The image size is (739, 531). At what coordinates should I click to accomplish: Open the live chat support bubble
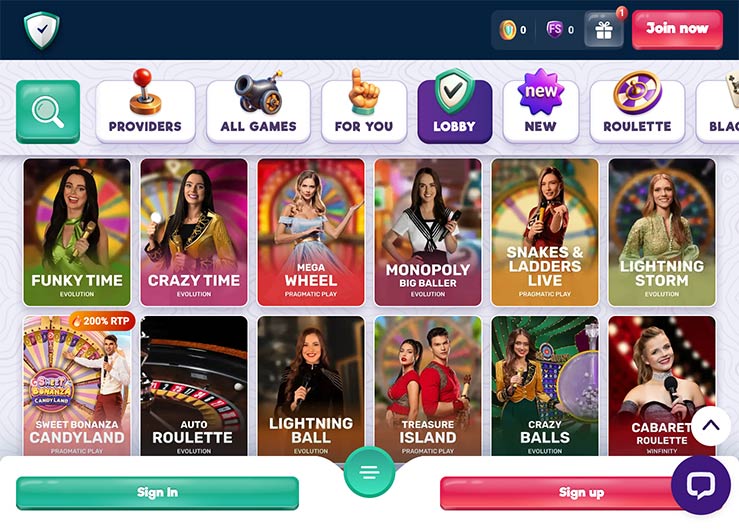coord(700,485)
